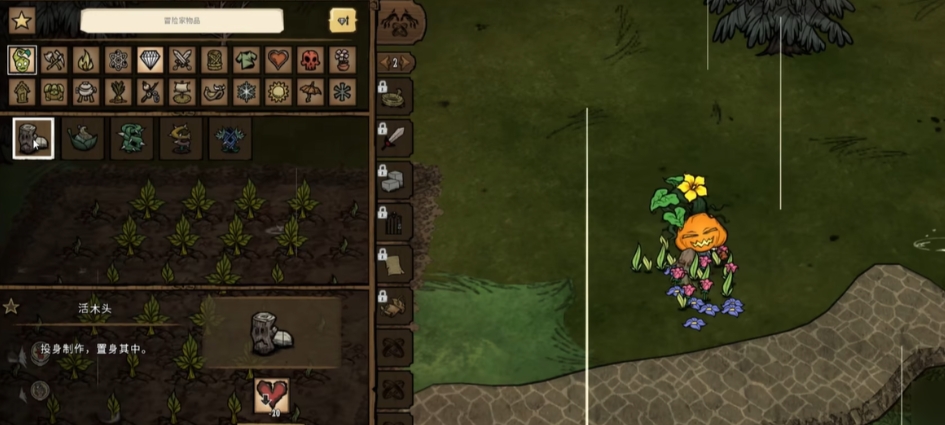Screen dimensions: 945x425
Task: Select the diamond refine filter
Action: coord(150,60)
